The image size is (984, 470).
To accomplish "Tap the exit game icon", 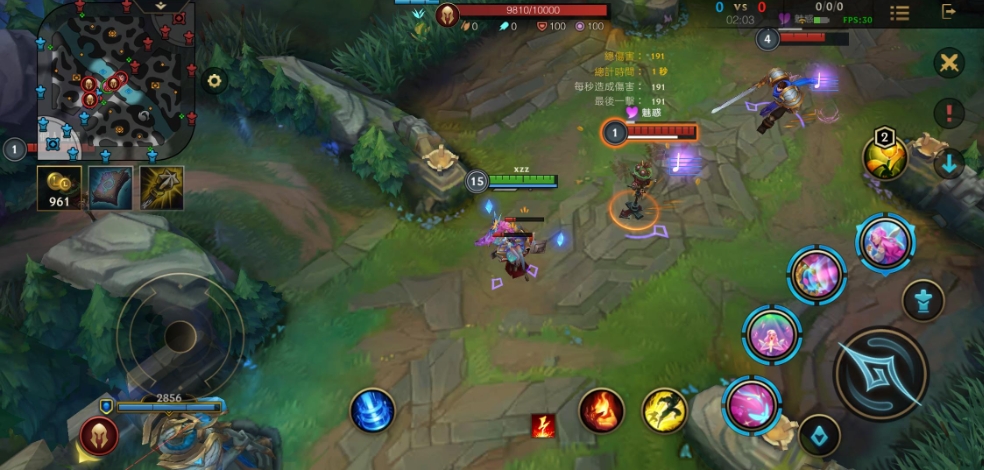I will pos(949,12).
